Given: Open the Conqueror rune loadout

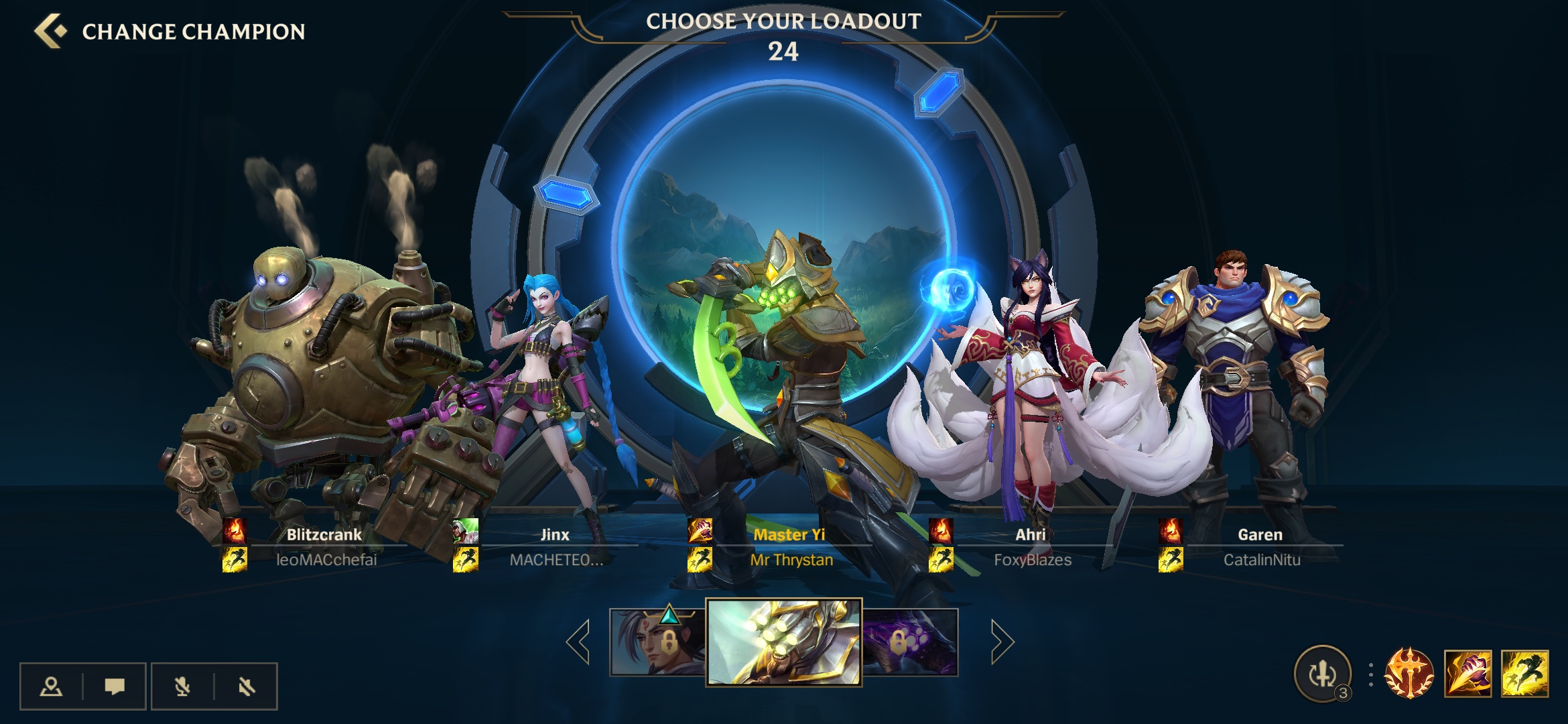Looking at the screenshot, I should [1409, 674].
